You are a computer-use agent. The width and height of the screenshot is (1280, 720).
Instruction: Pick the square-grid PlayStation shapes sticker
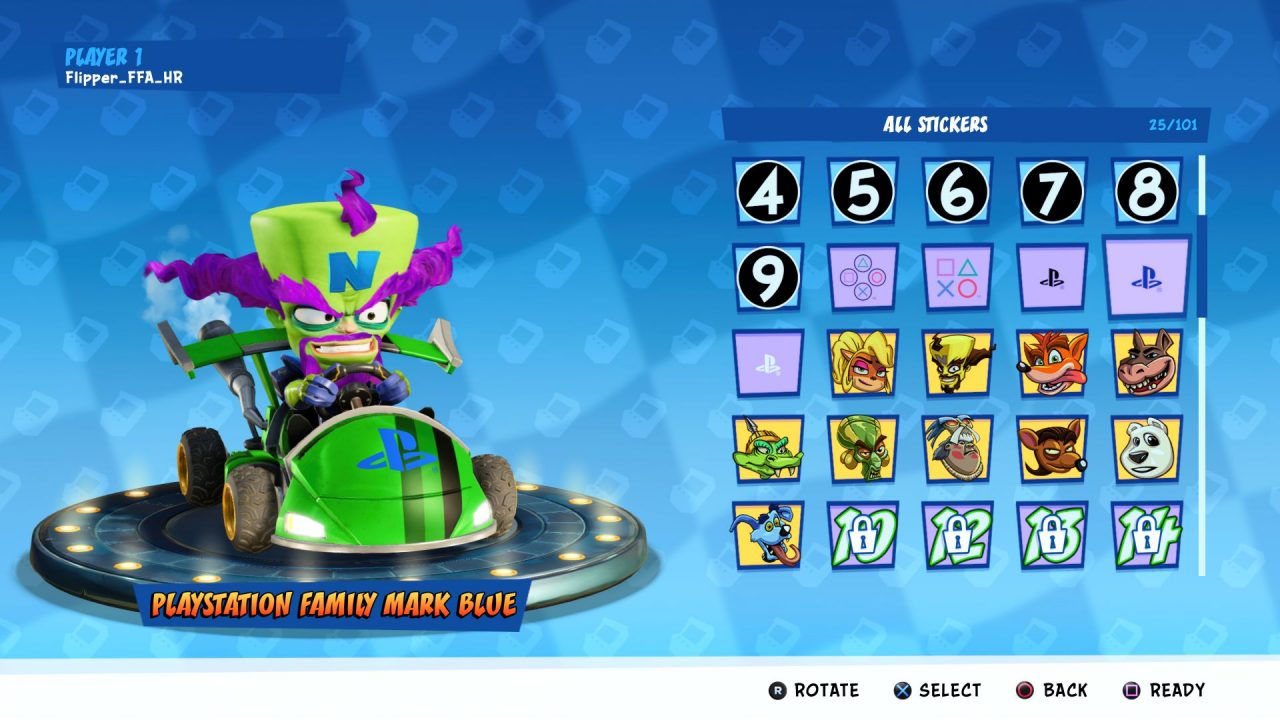click(x=957, y=277)
